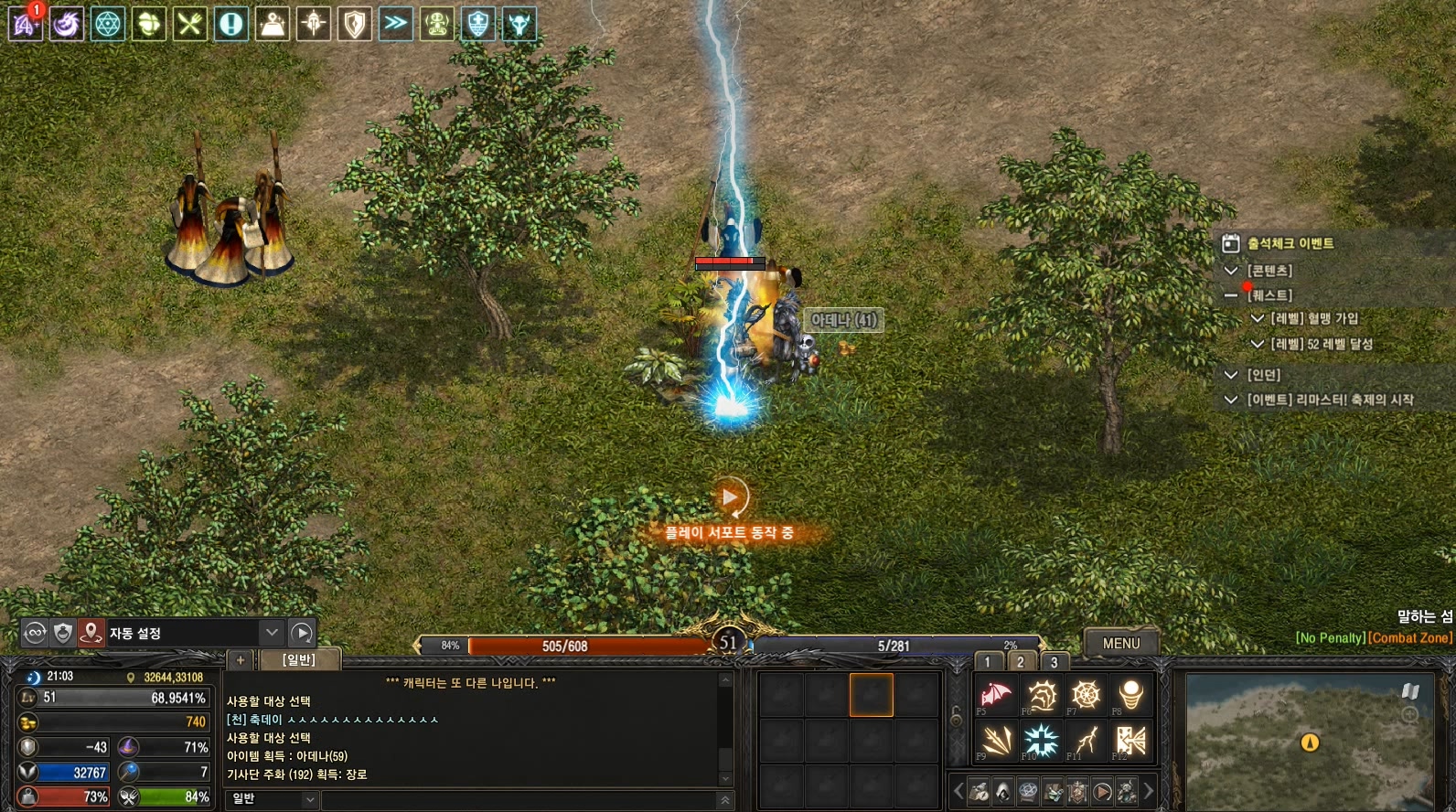Image resolution: width=1456 pixels, height=812 pixels.
Task: Toggle the hotbar padlock icon
Action: click(x=957, y=717)
